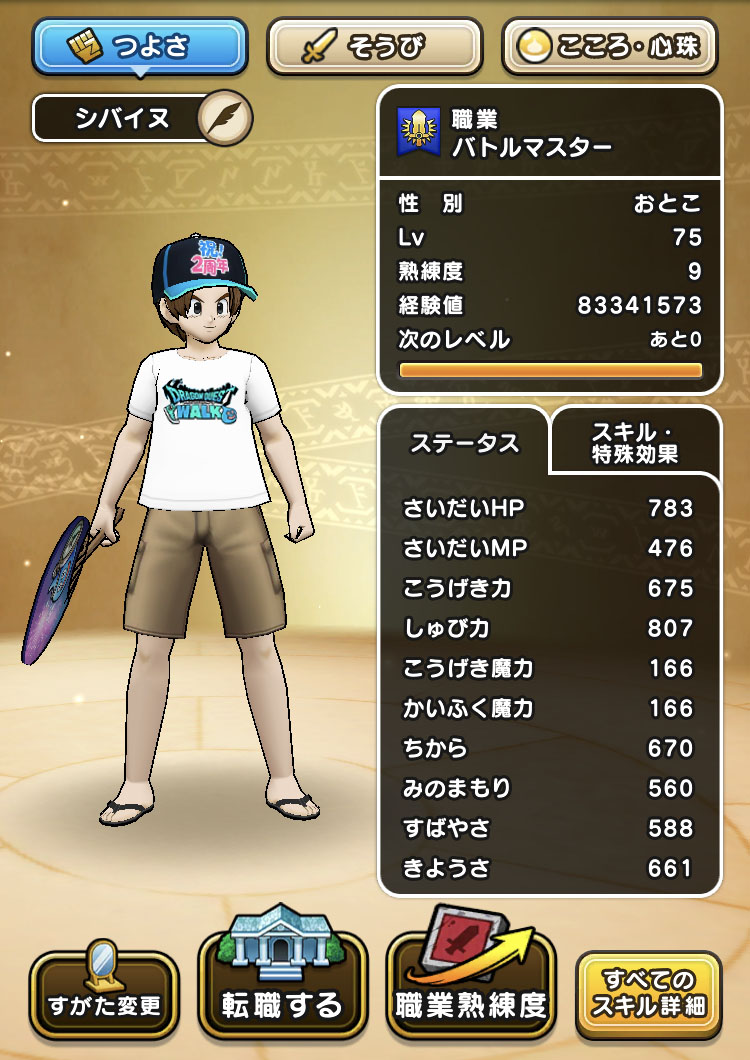Open the こころ・心珠 tab
This screenshot has width=750, height=1060.
(611, 45)
